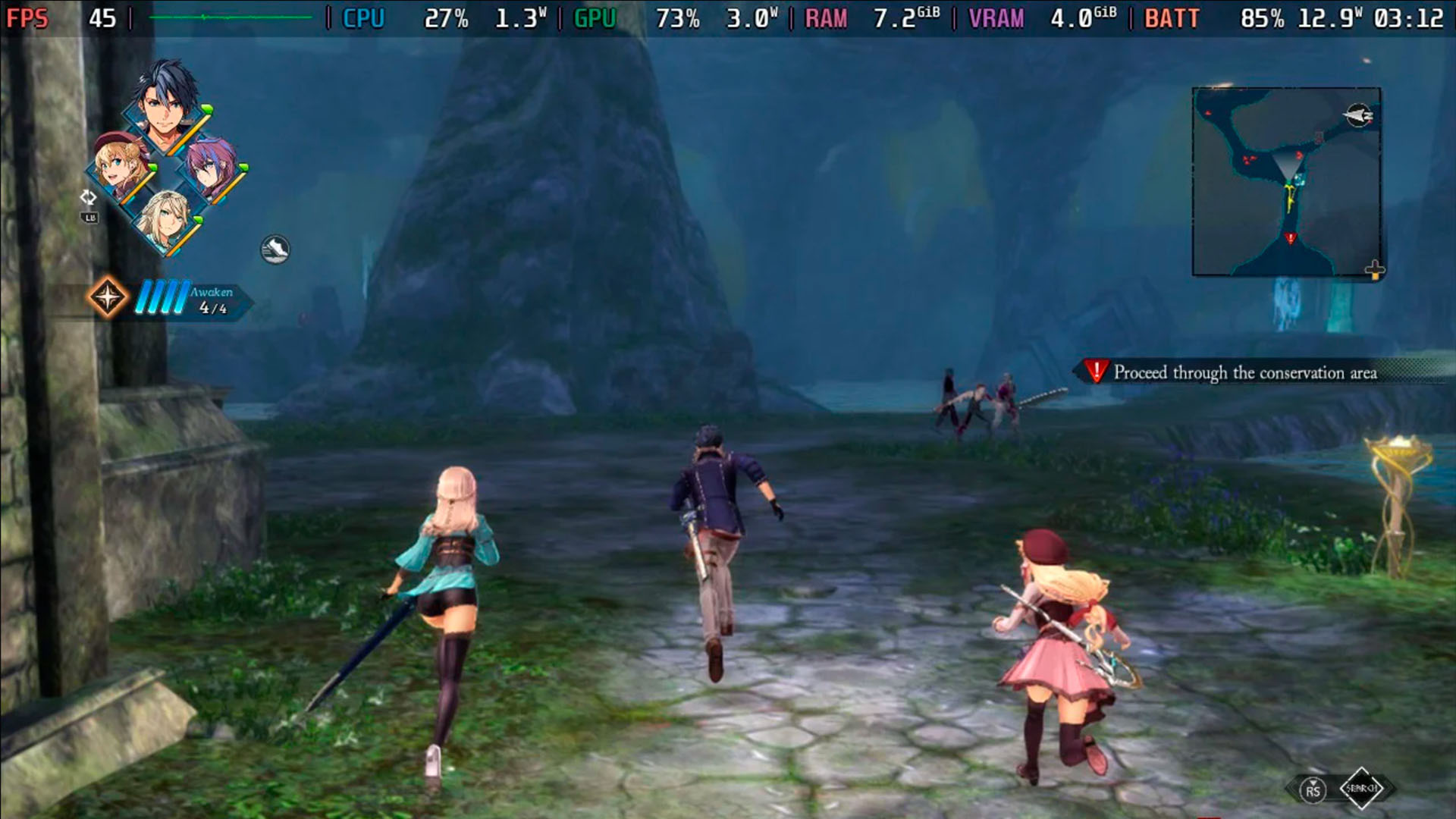This screenshot has width=1456, height=819.
Task: Choose the red-beret blonde girl portrait
Action: click(x=122, y=166)
